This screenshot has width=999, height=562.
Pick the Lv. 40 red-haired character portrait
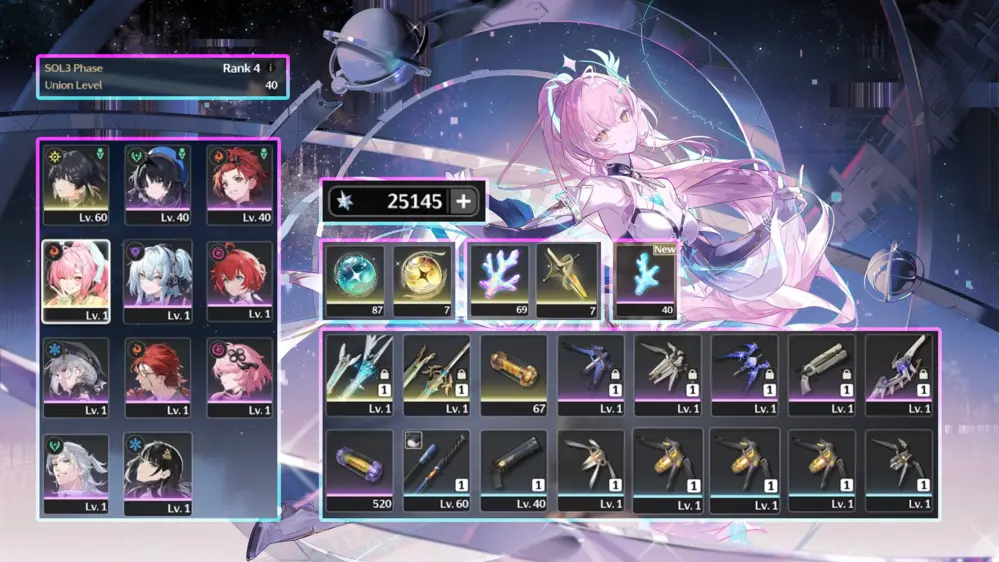pyautogui.click(x=240, y=183)
